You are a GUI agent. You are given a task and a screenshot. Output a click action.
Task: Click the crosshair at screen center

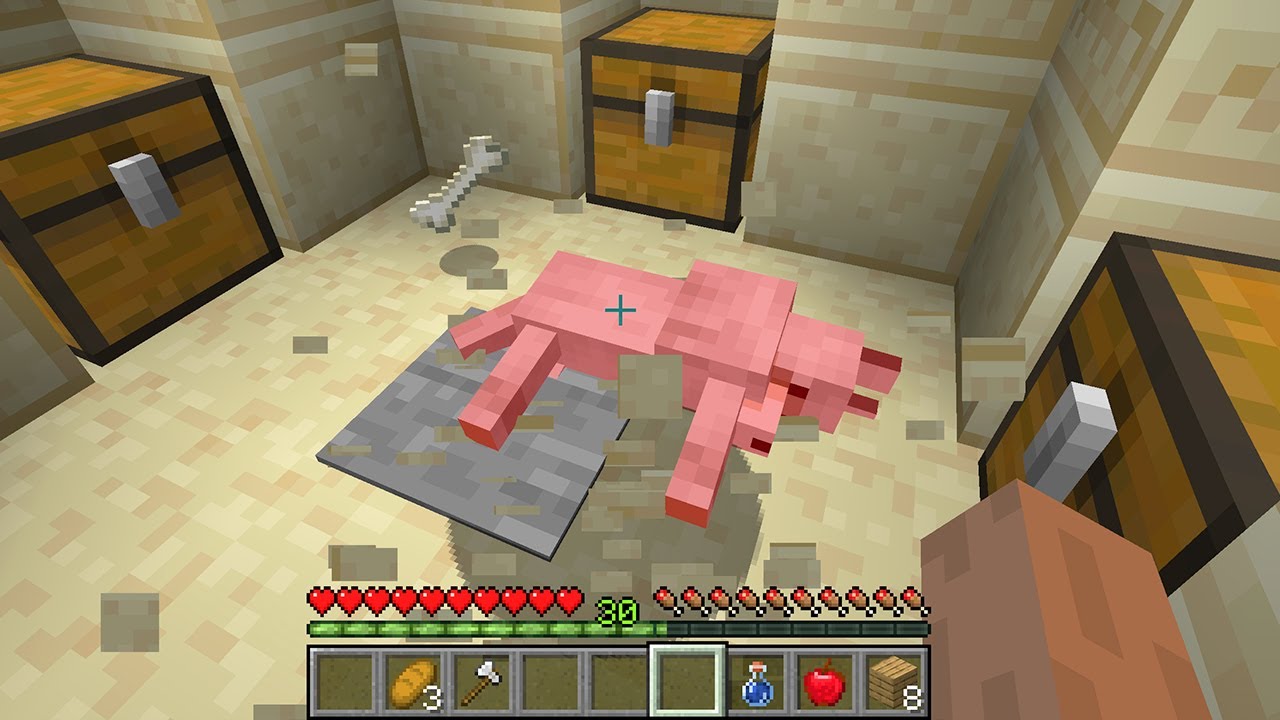point(620,311)
